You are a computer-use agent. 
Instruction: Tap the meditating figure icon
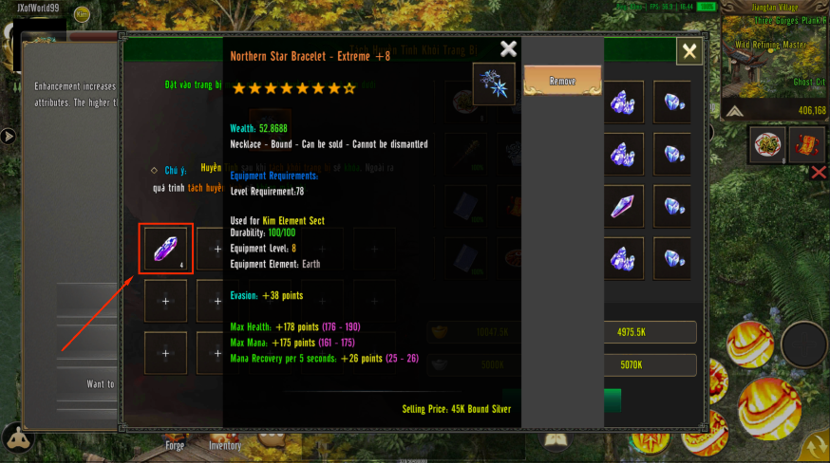click(17, 438)
